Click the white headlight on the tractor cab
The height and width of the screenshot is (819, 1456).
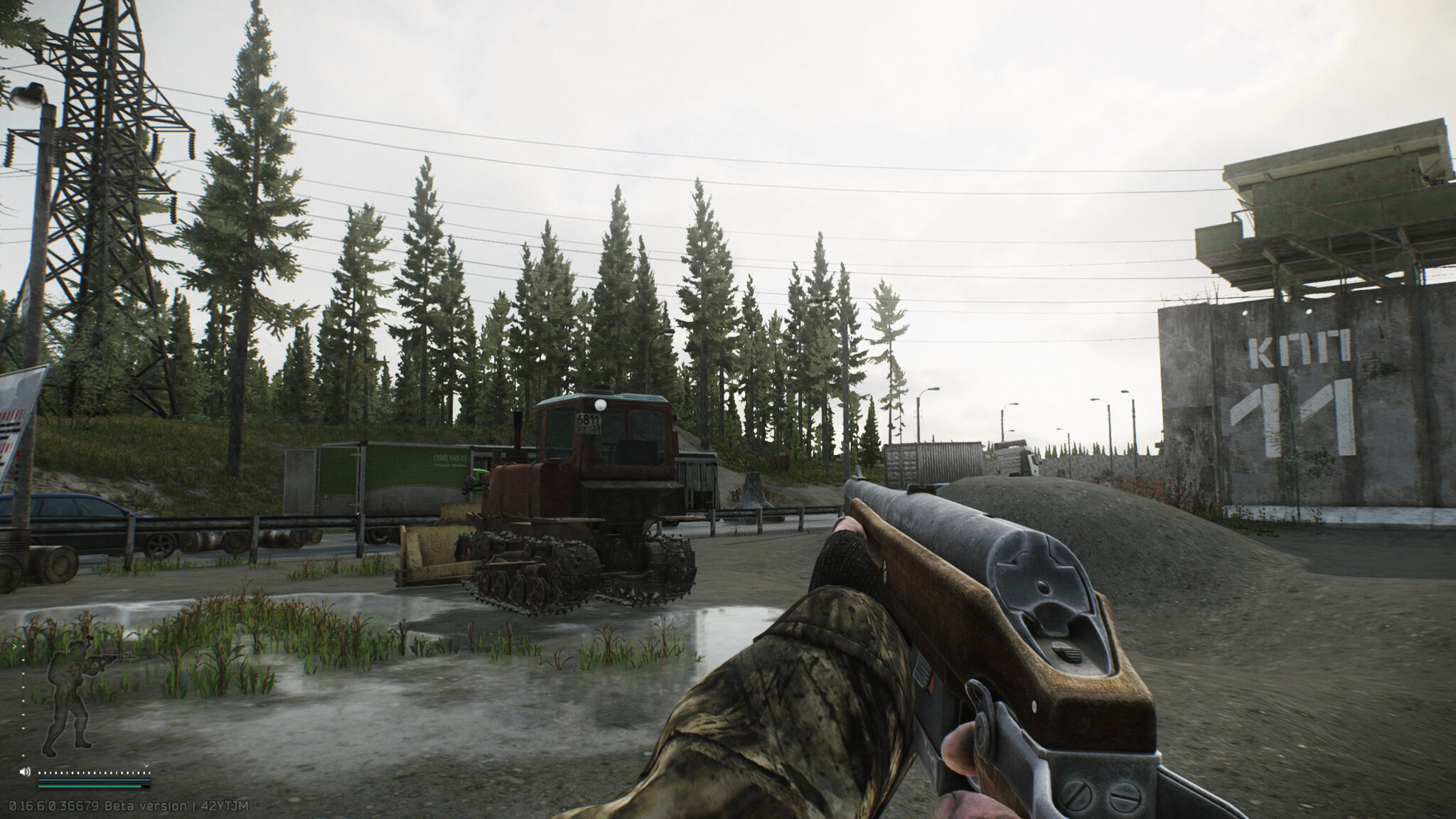coord(600,405)
